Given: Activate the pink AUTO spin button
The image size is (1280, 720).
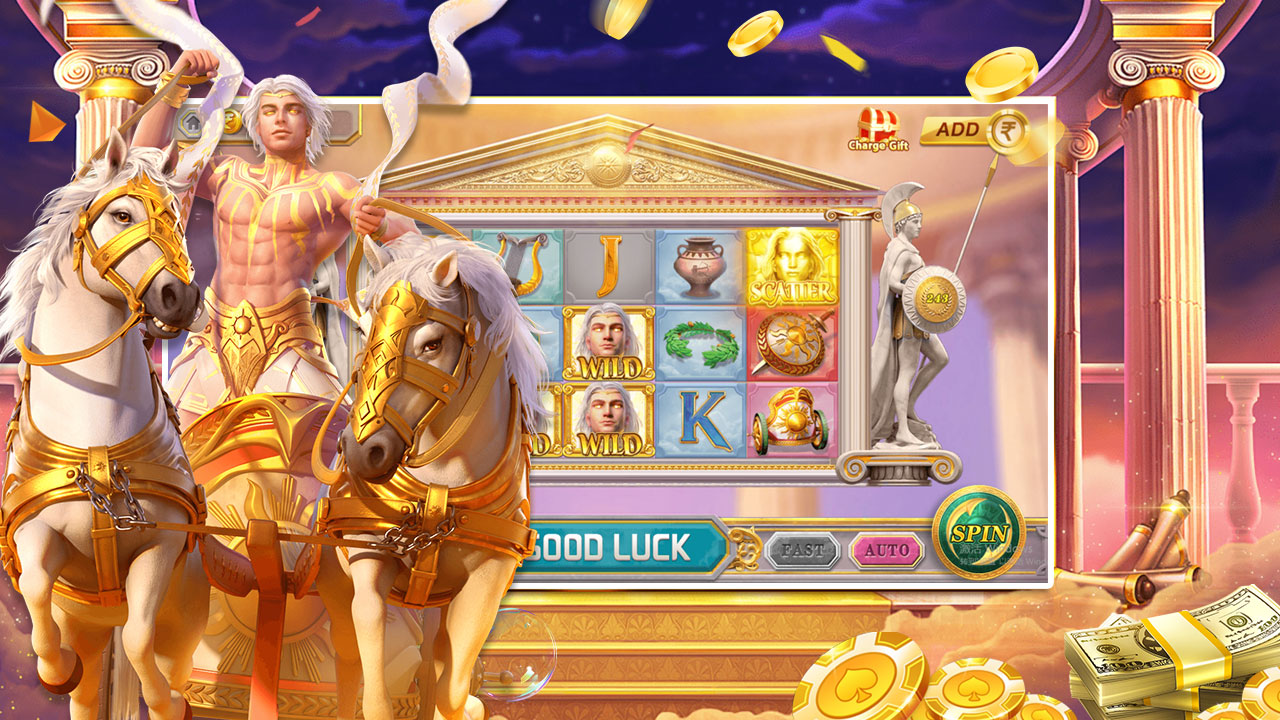Looking at the screenshot, I should click(887, 550).
